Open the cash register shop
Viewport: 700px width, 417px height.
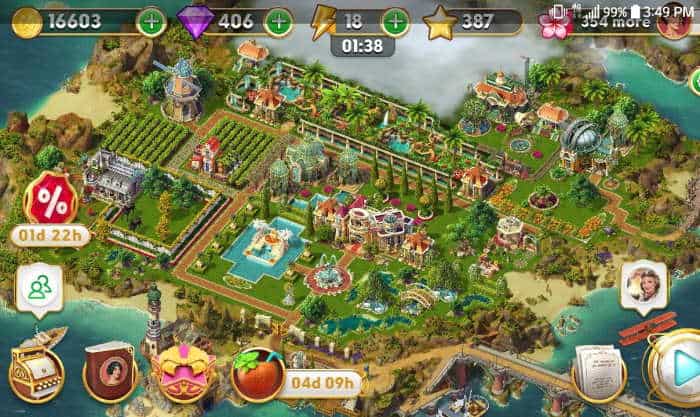(x=36, y=370)
